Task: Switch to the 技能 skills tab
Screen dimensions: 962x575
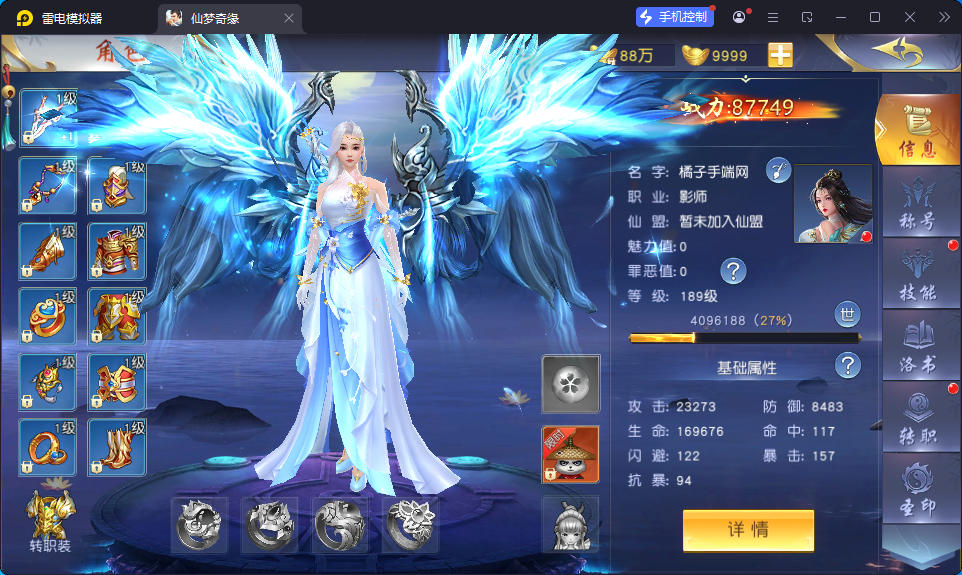Action: 917,275
